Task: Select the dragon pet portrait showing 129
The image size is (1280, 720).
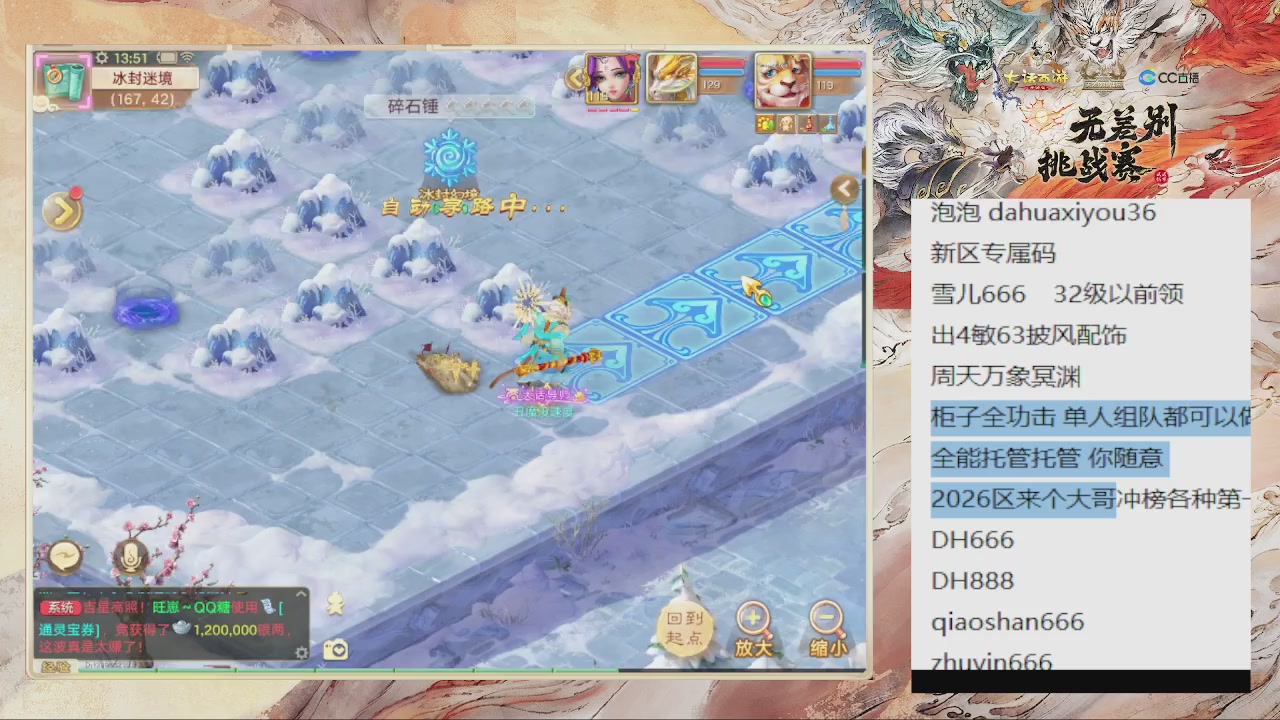Action: [670, 78]
